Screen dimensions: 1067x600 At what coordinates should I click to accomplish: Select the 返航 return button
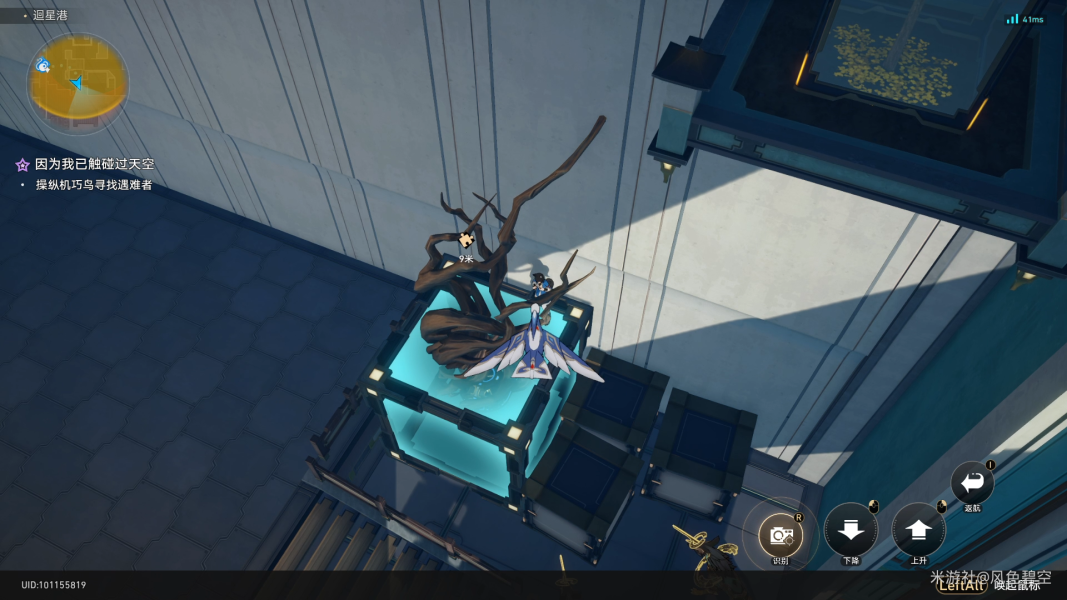(x=972, y=483)
